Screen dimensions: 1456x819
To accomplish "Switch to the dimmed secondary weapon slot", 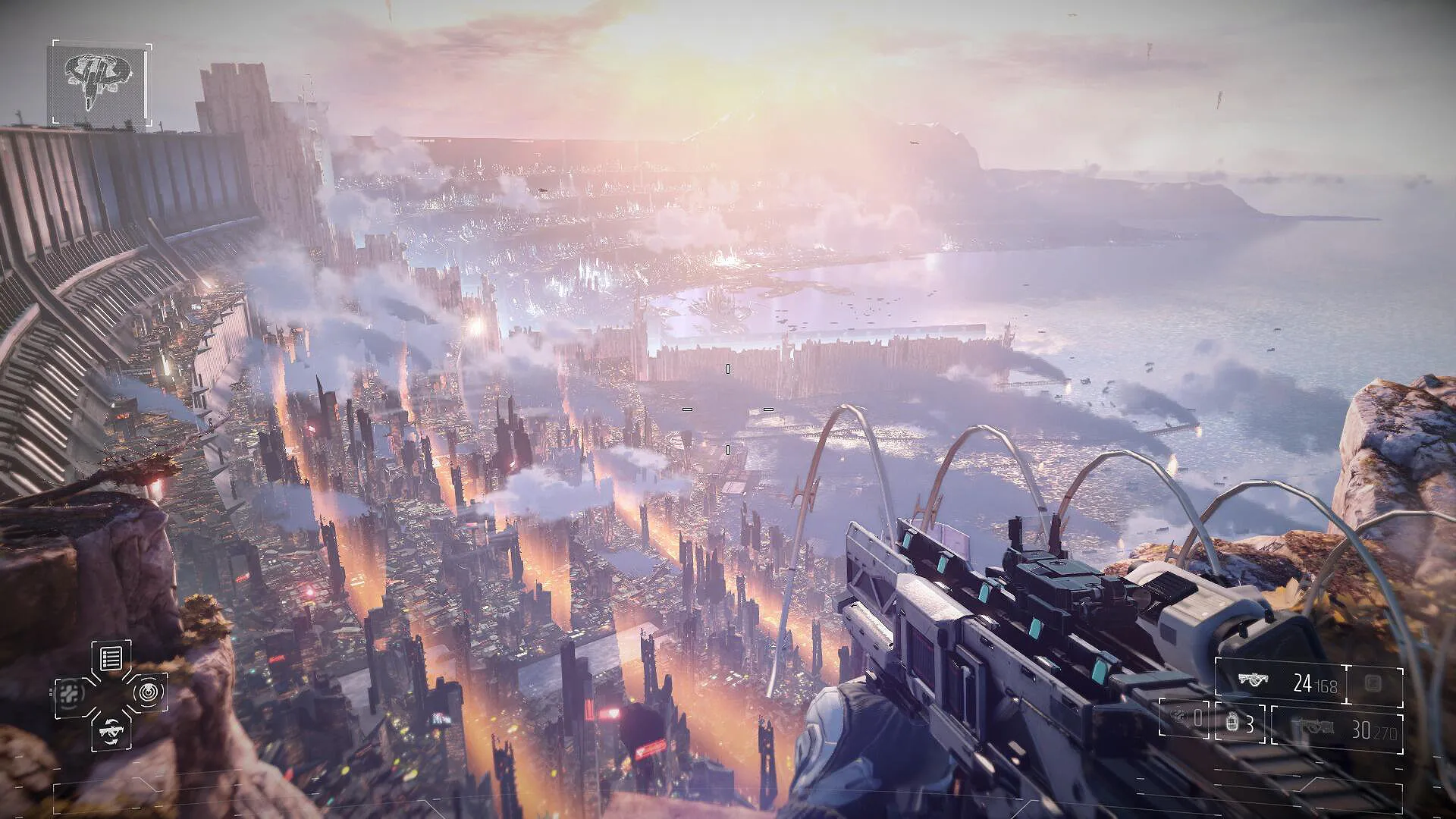I will click(x=1336, y=730).
